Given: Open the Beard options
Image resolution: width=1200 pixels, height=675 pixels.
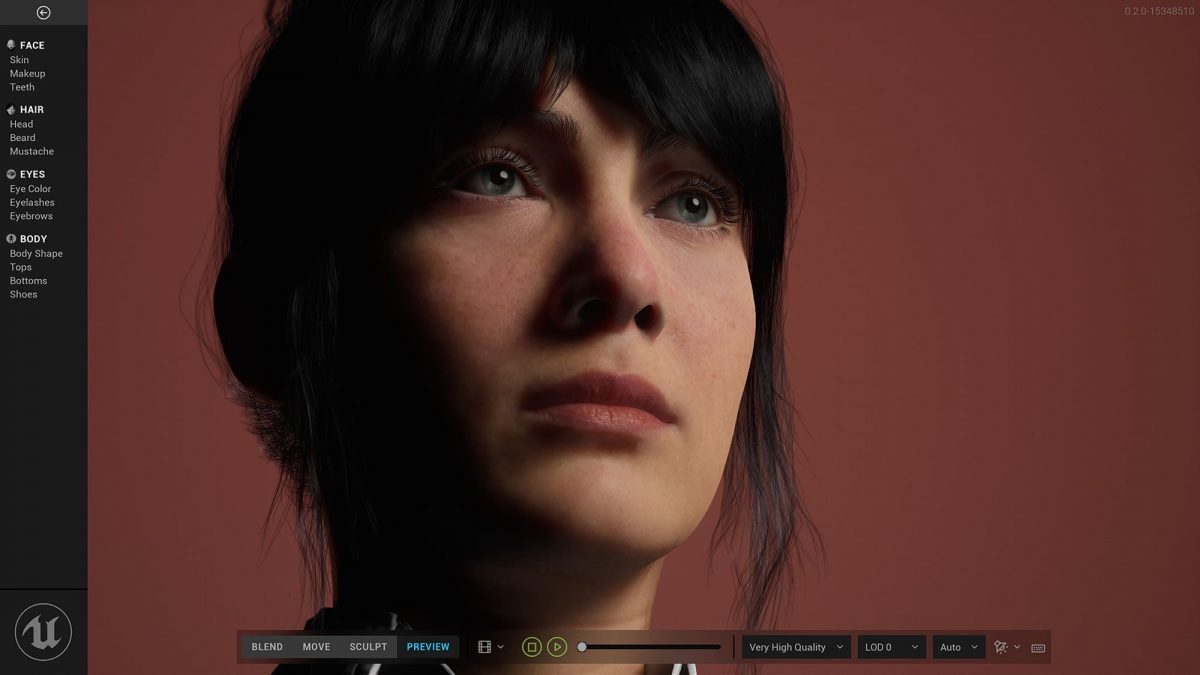Looking at the screenshot, I should click(22, 138).
